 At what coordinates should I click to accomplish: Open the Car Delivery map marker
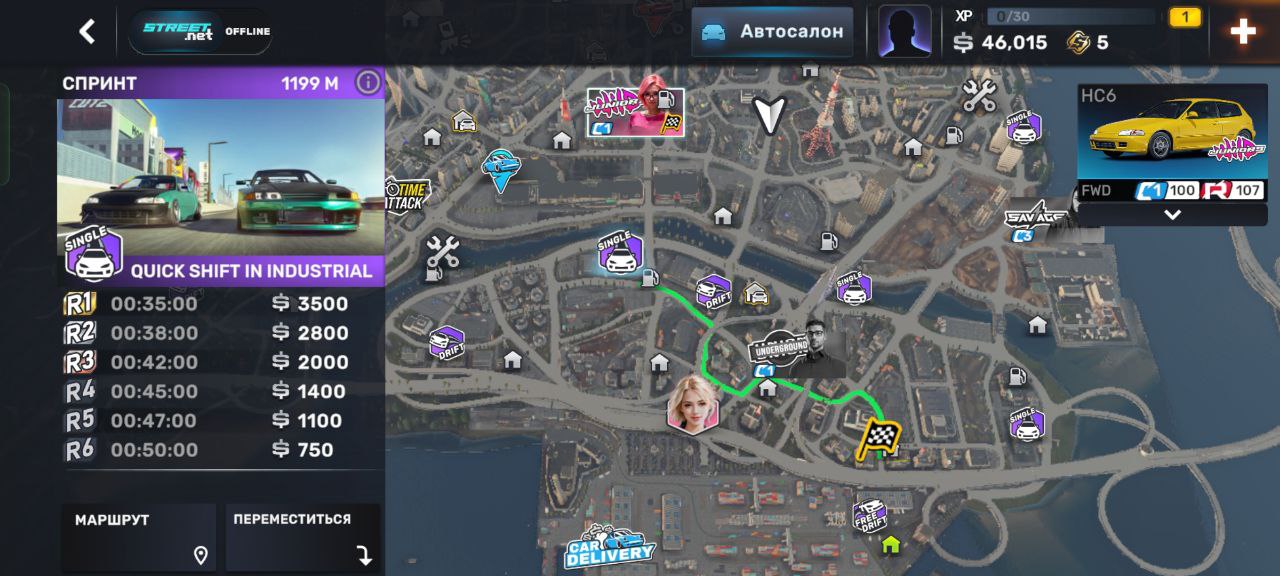click(x=610, y=547)
